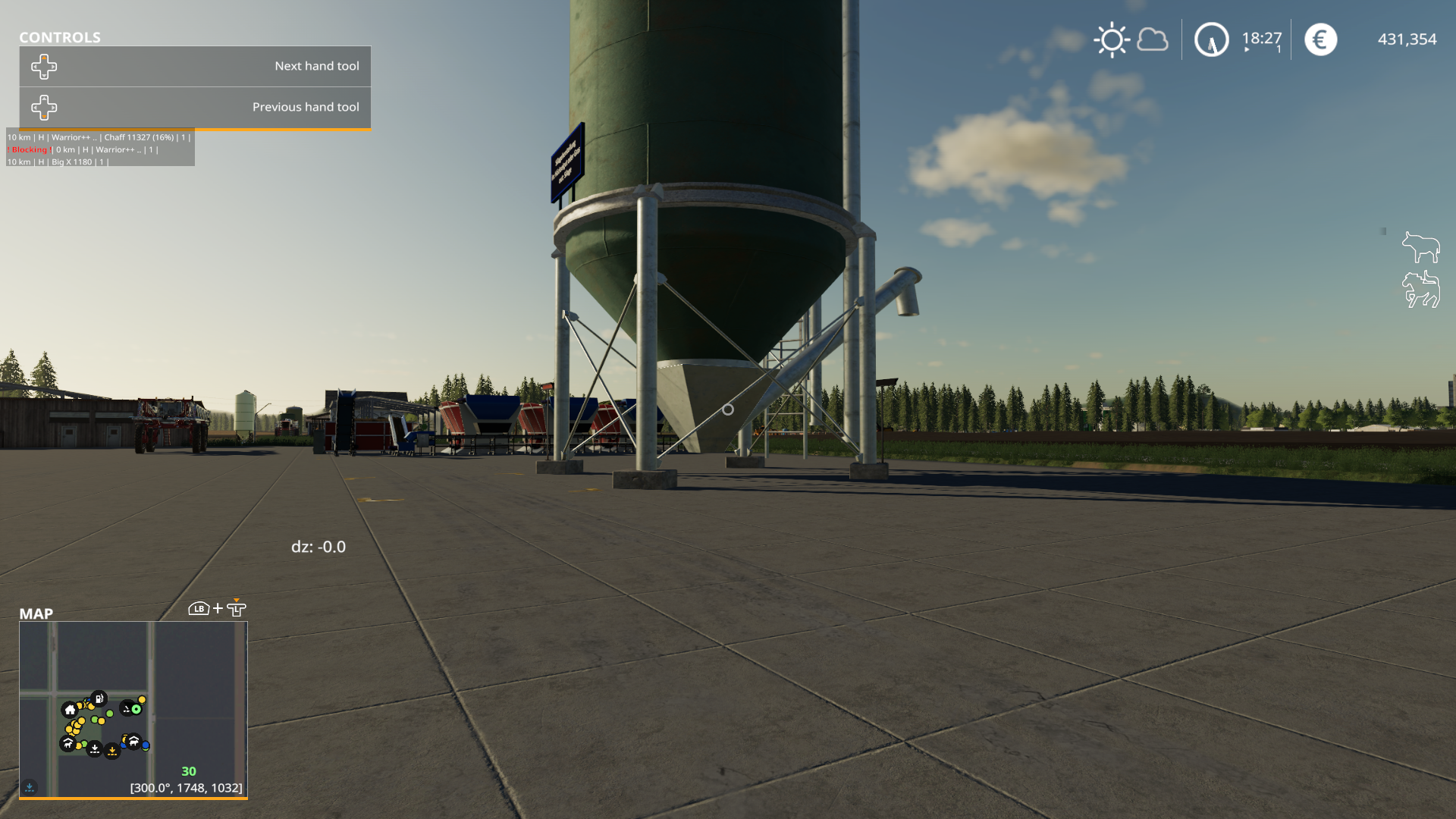Expand the CONTROLS help panel

point(61,37)
